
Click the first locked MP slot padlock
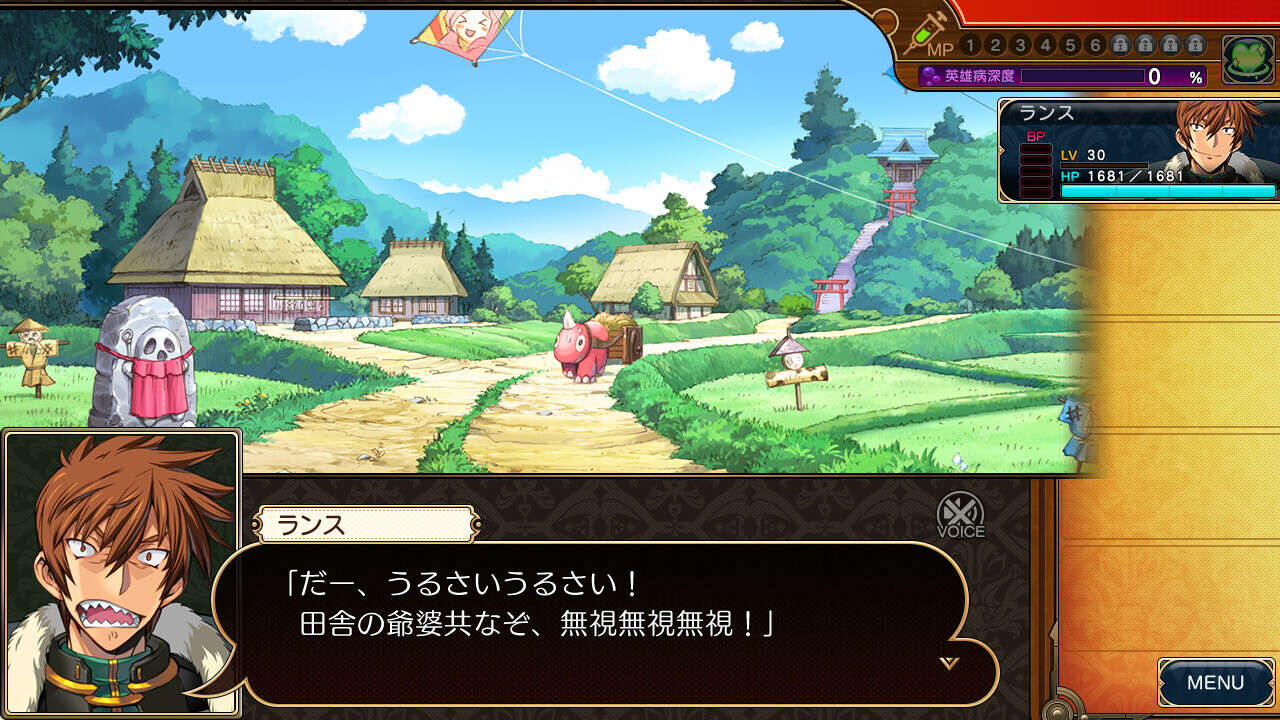(1119, 44)
